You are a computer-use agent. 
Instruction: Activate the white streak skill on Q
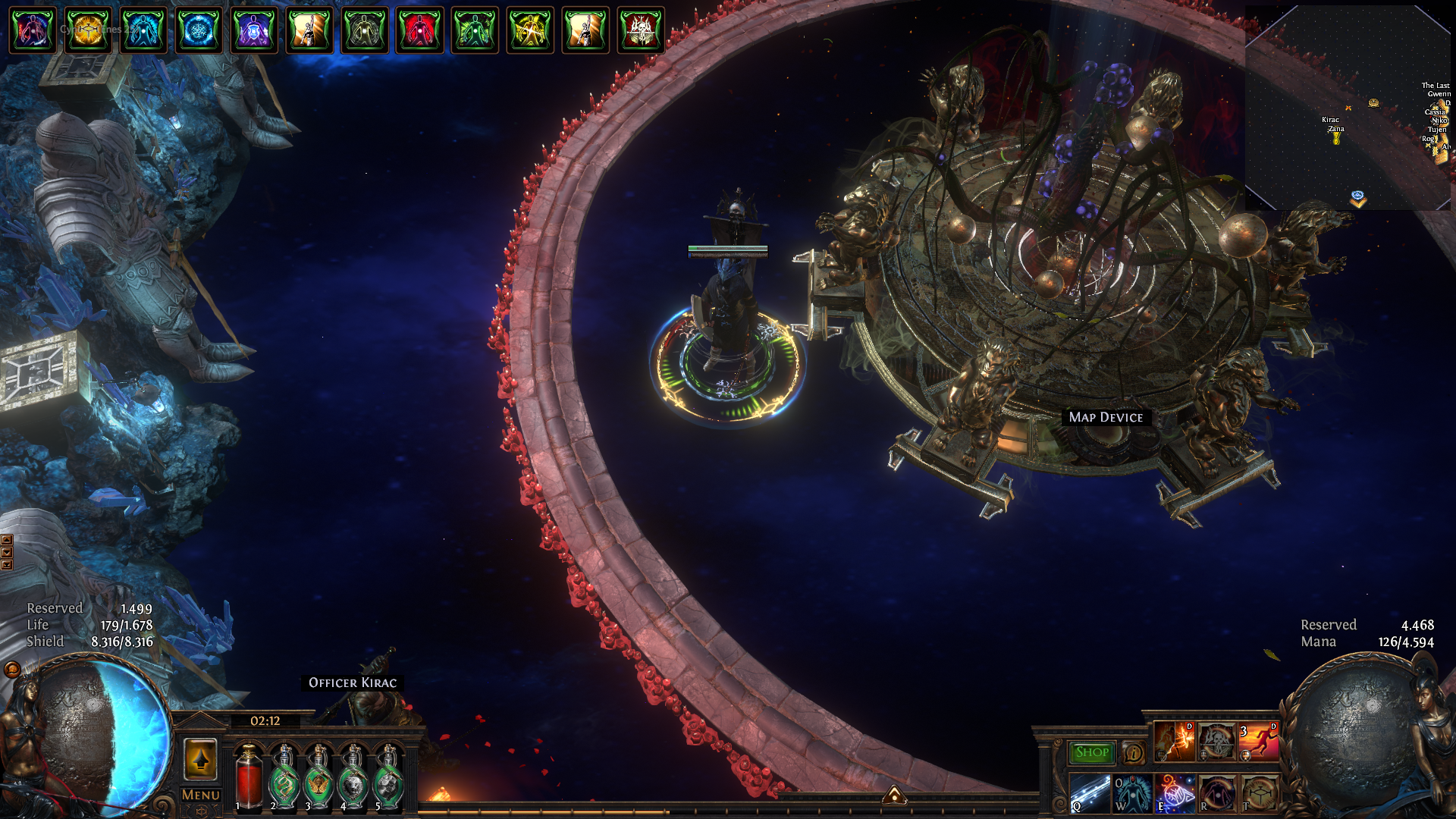[x=1090, y=793]
